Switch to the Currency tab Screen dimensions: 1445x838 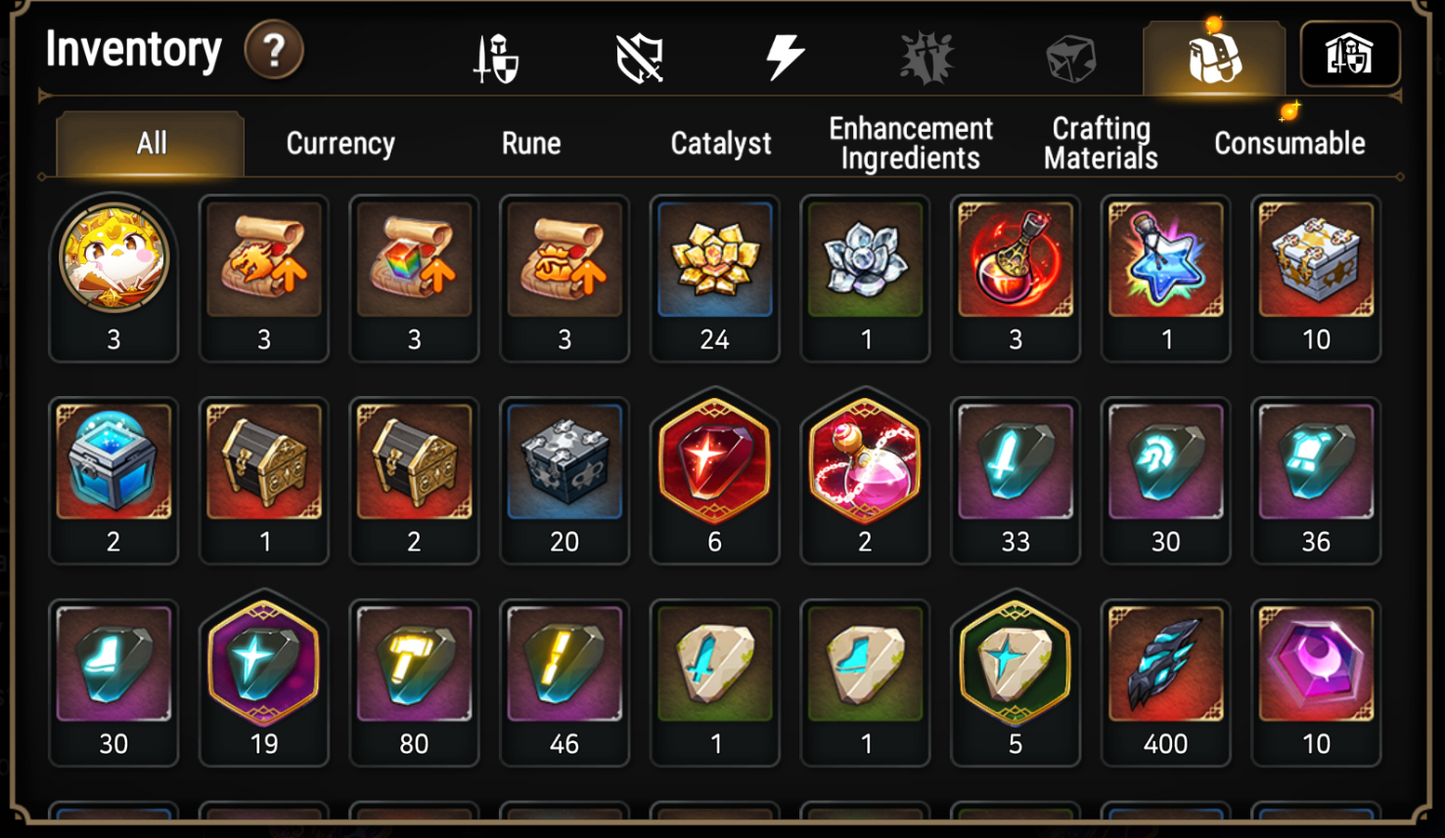click(340, 143)
